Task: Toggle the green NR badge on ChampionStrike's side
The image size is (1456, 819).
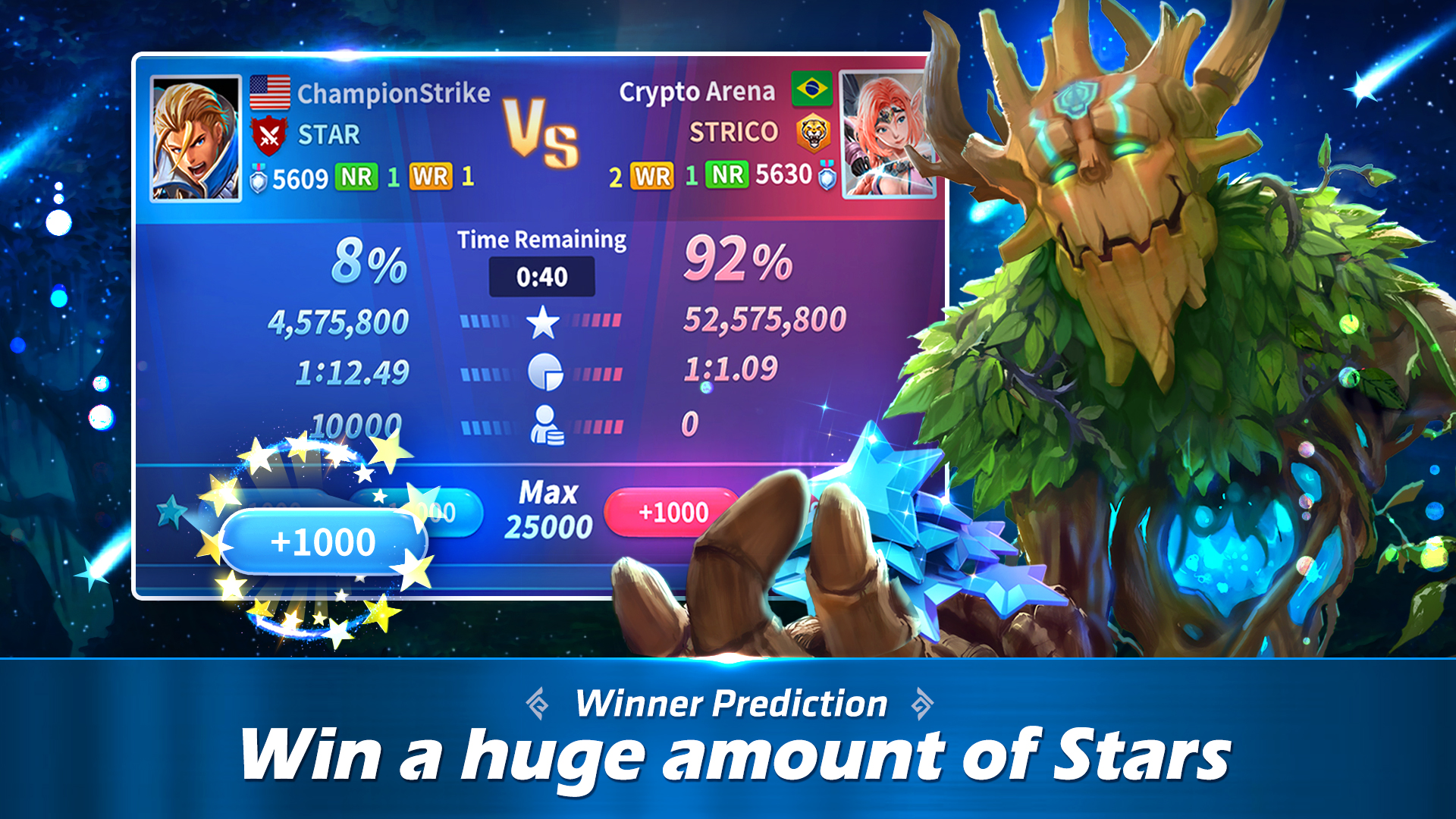Action: coord(356,176)
